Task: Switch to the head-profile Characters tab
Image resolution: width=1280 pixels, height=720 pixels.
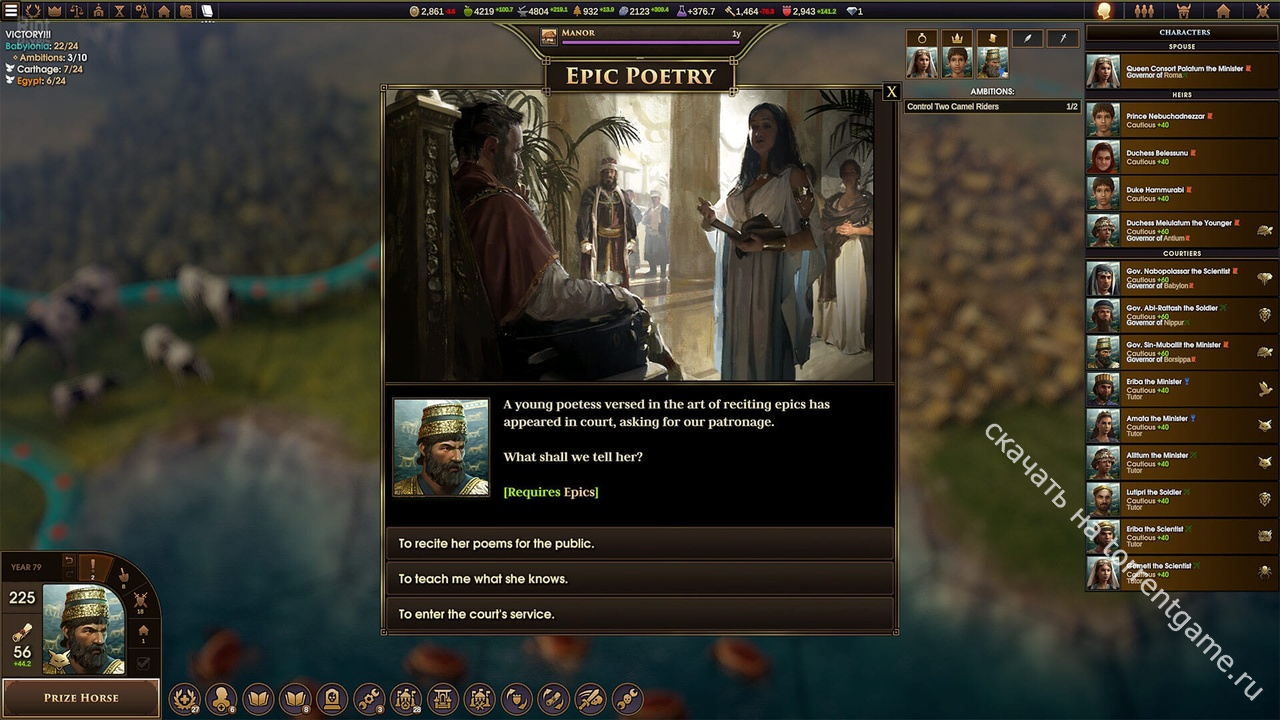Action: pyautogui.click(x=1104, y=11)
